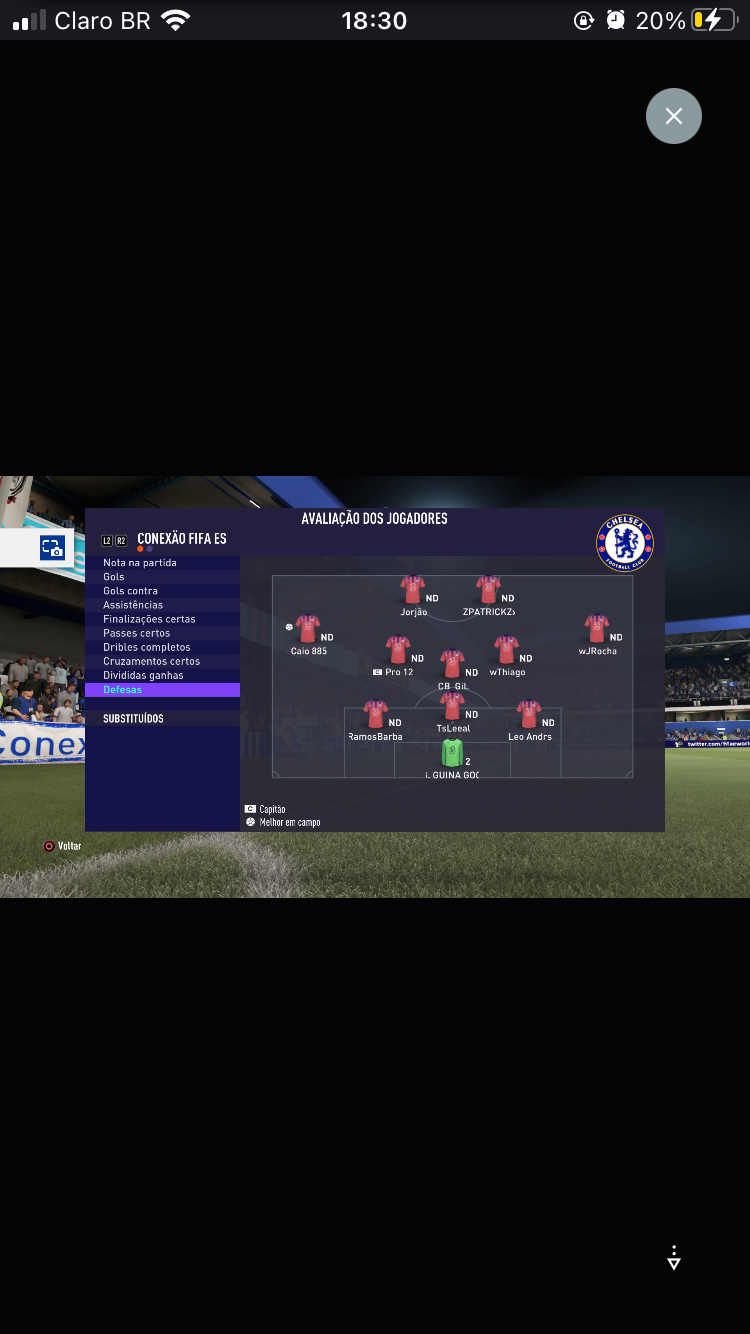Pick player Jorjão on the pitch
750x1334 pixels.
tap(412, 589)
